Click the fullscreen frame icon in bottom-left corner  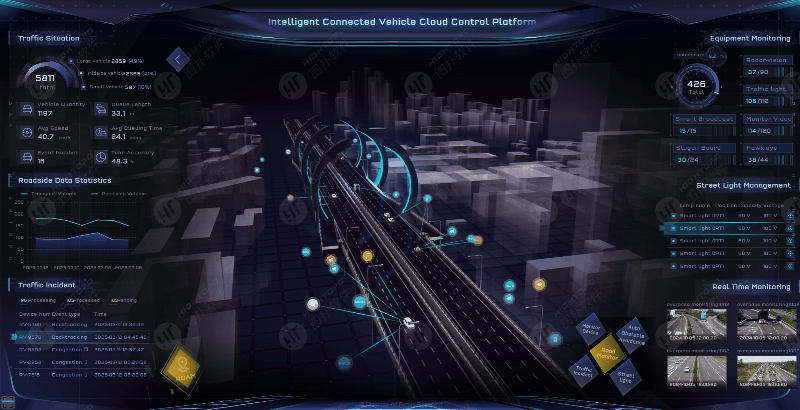(x=10, y=403)
